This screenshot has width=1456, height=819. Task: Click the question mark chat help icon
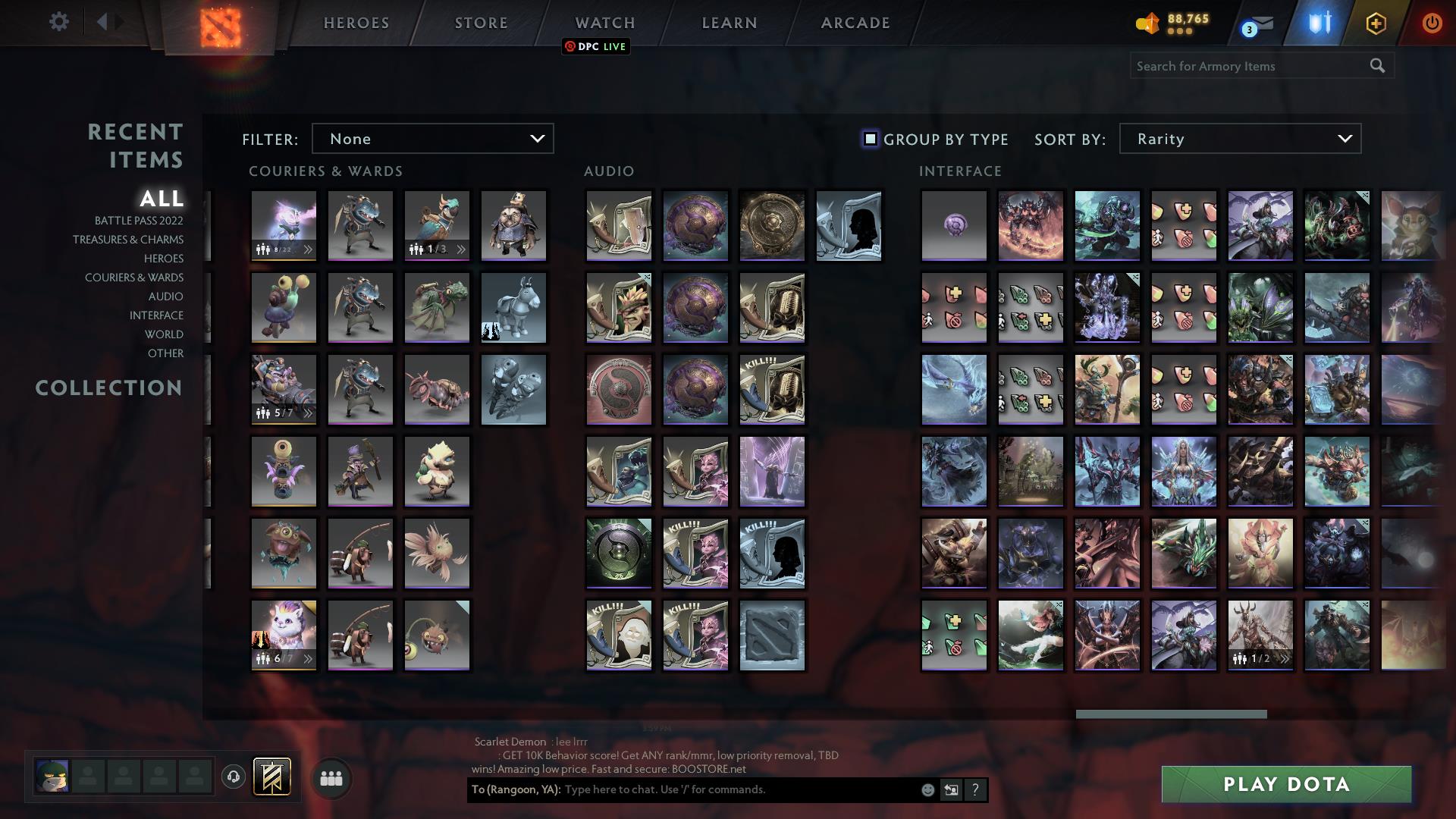(976, 789)
